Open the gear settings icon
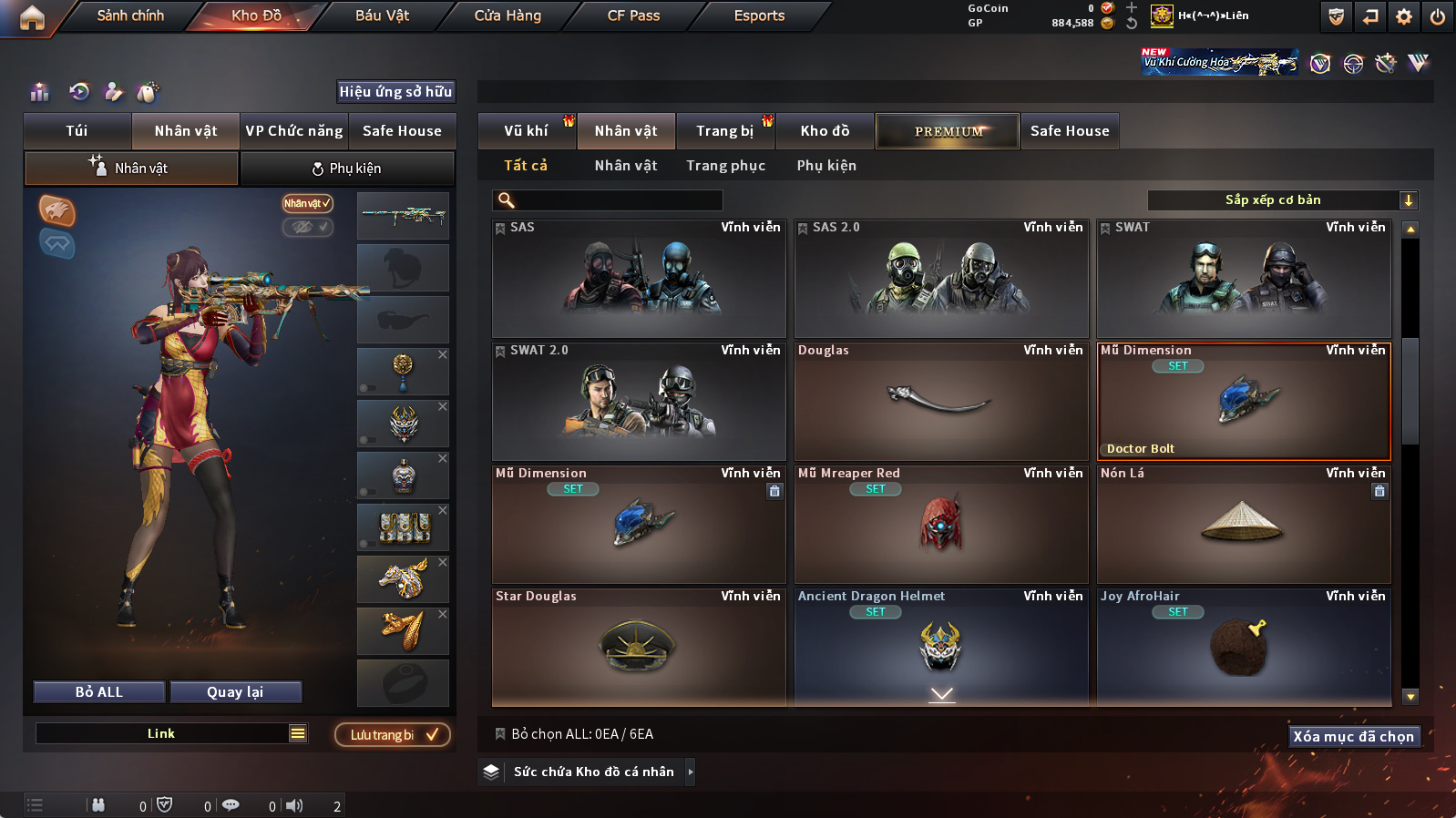1456x818 pixels. (1404, 16)
